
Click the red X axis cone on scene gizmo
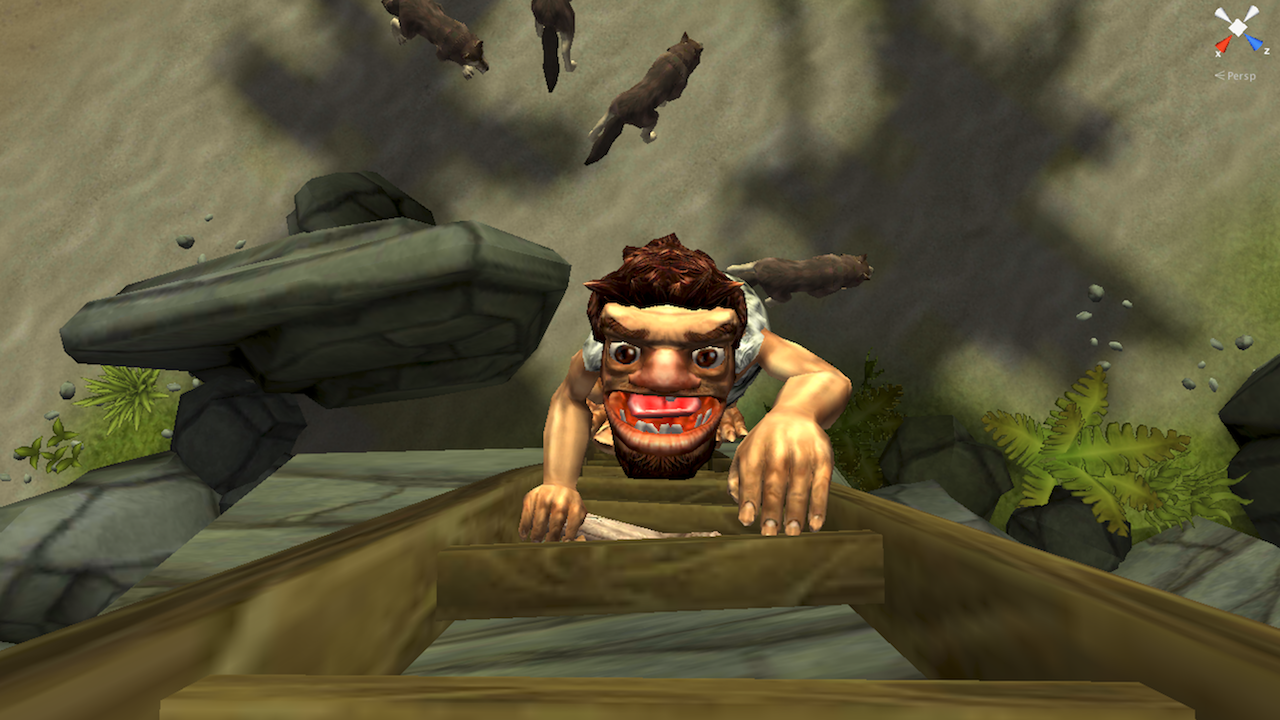pyautogui.click(x=1222, y=44)
